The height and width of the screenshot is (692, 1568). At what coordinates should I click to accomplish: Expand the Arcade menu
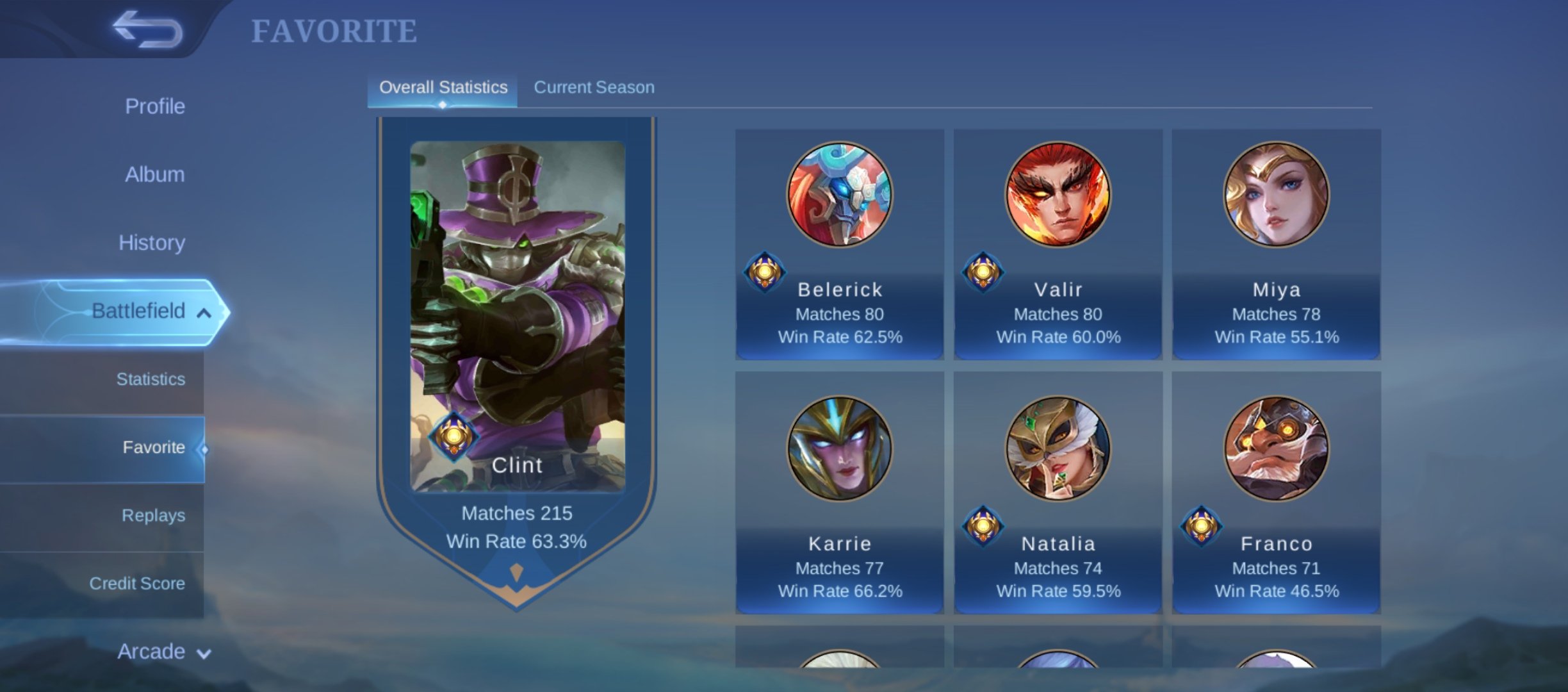click(163, 652)
